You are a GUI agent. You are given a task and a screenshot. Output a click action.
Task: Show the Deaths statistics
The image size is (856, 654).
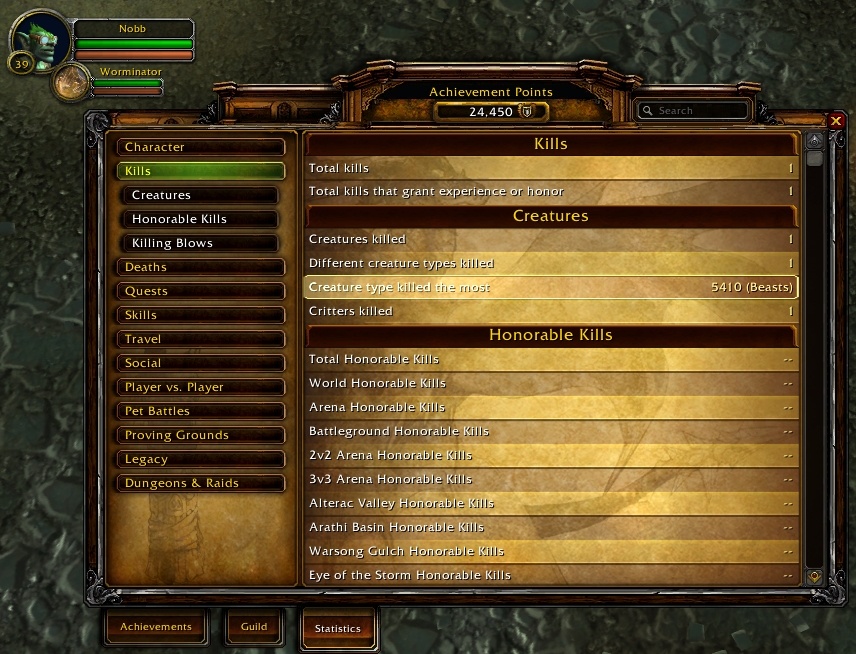point(200,267)
